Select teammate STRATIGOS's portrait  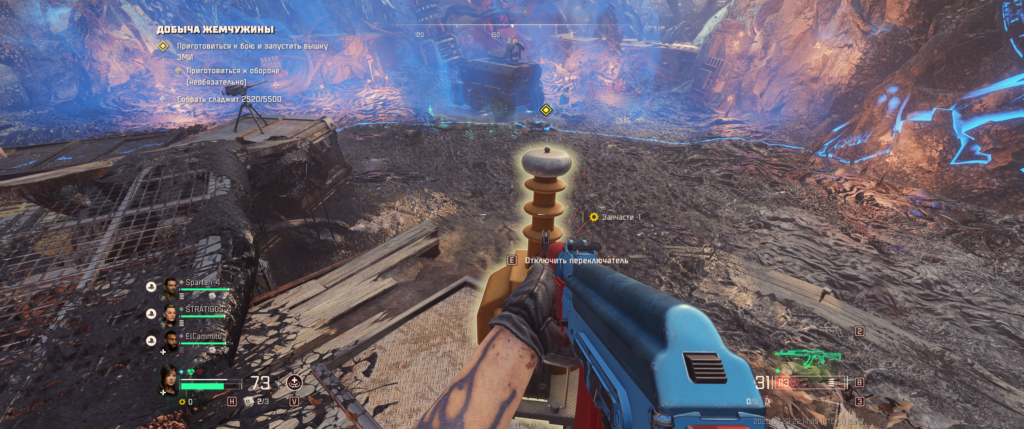[x=171, y=313]
